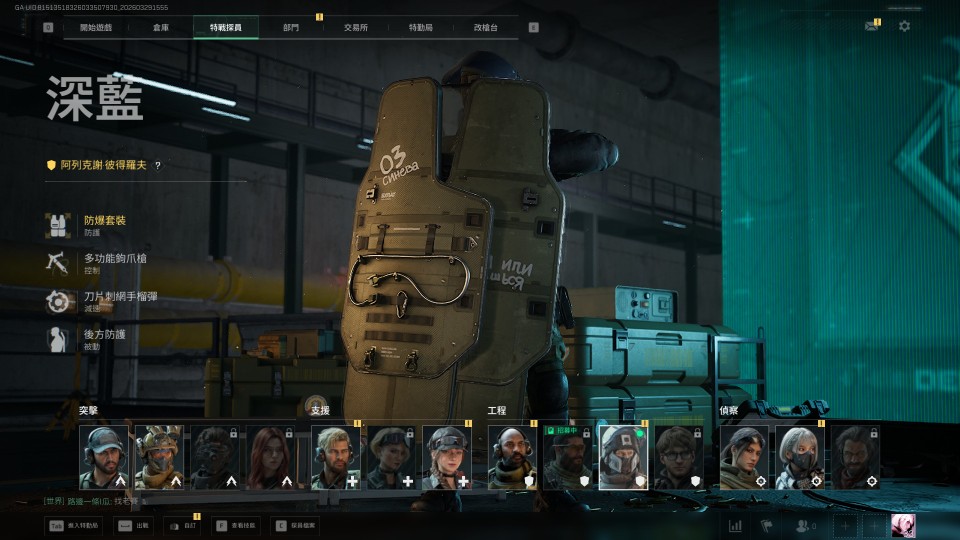Image resolution: width=960 pixels, height=540 pixels.
Task: Select the 特戰探員 tab
Action: point(226,27)
